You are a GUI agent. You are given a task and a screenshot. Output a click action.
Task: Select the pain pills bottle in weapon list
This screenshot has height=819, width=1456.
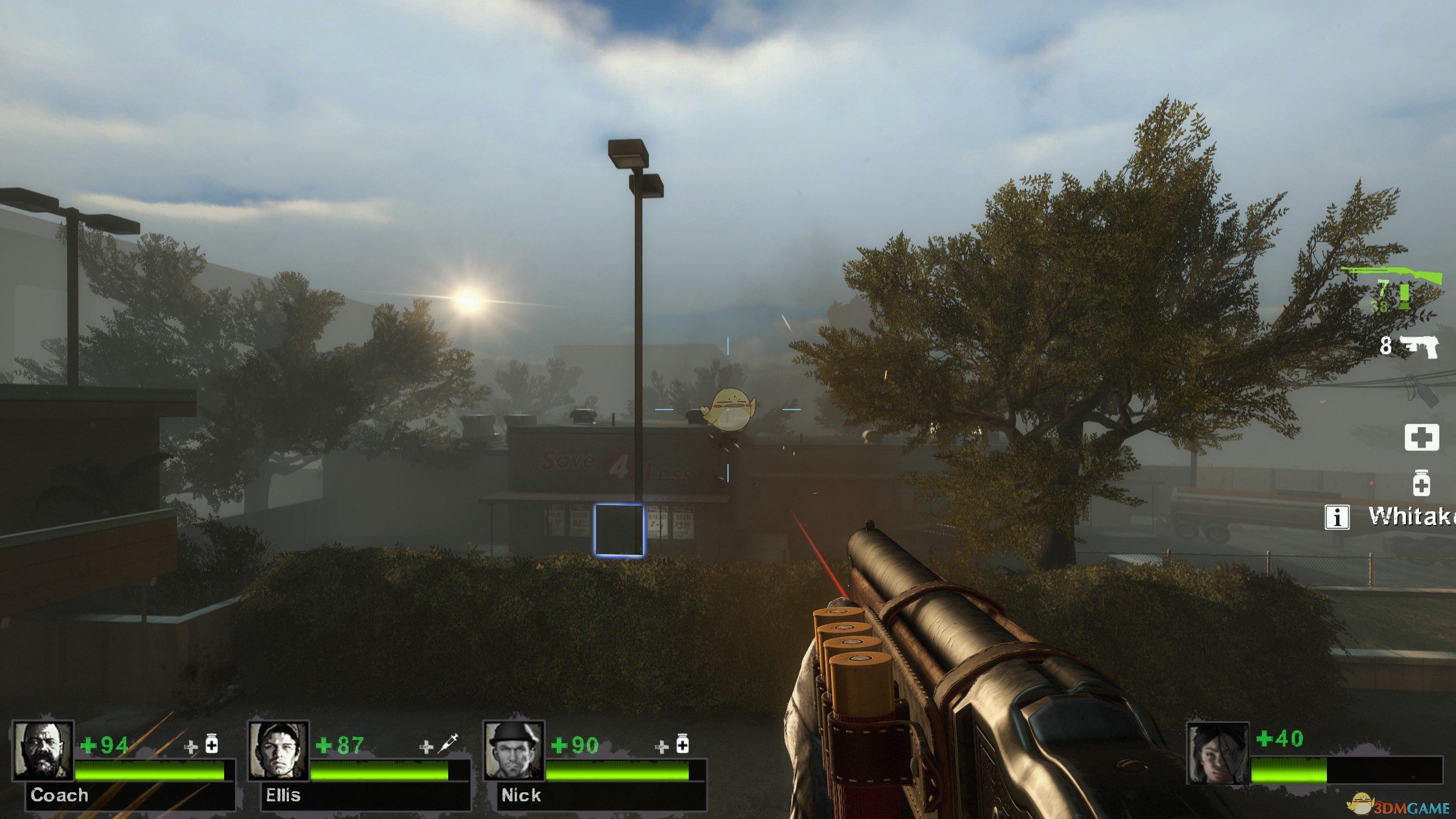pos(1421,483)
